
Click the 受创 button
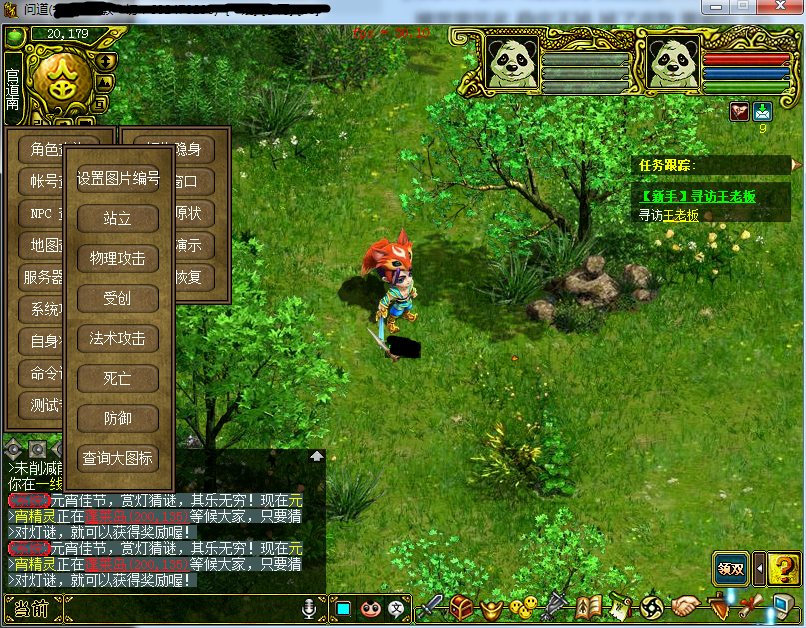(118, 298)
